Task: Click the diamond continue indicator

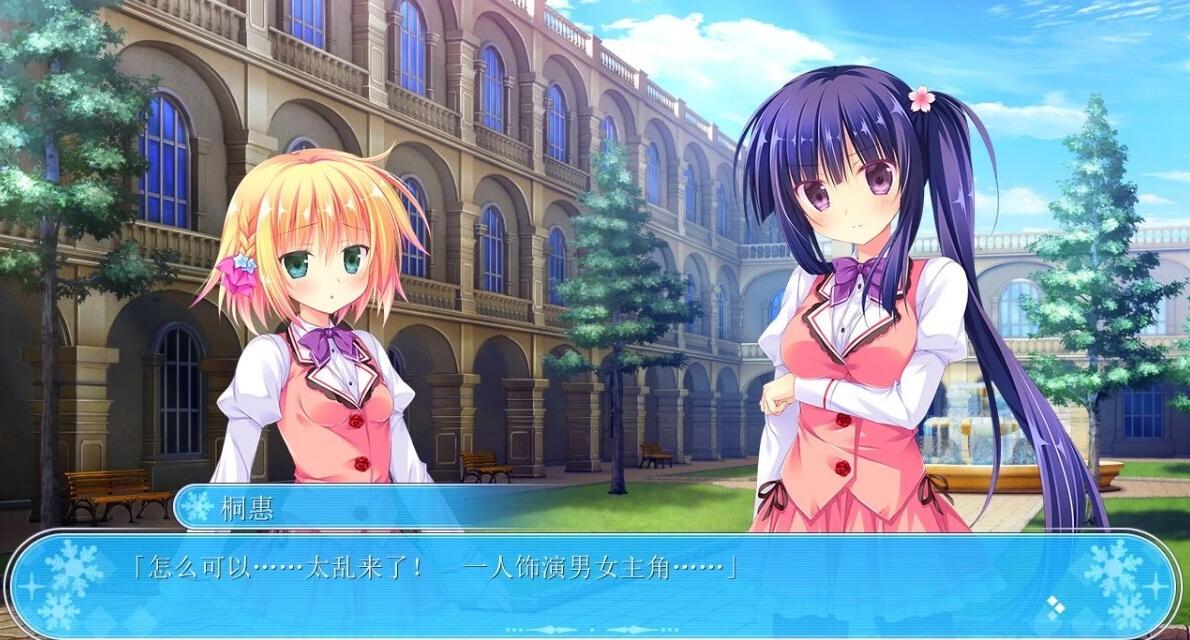Action: [x=1054, y=604]
